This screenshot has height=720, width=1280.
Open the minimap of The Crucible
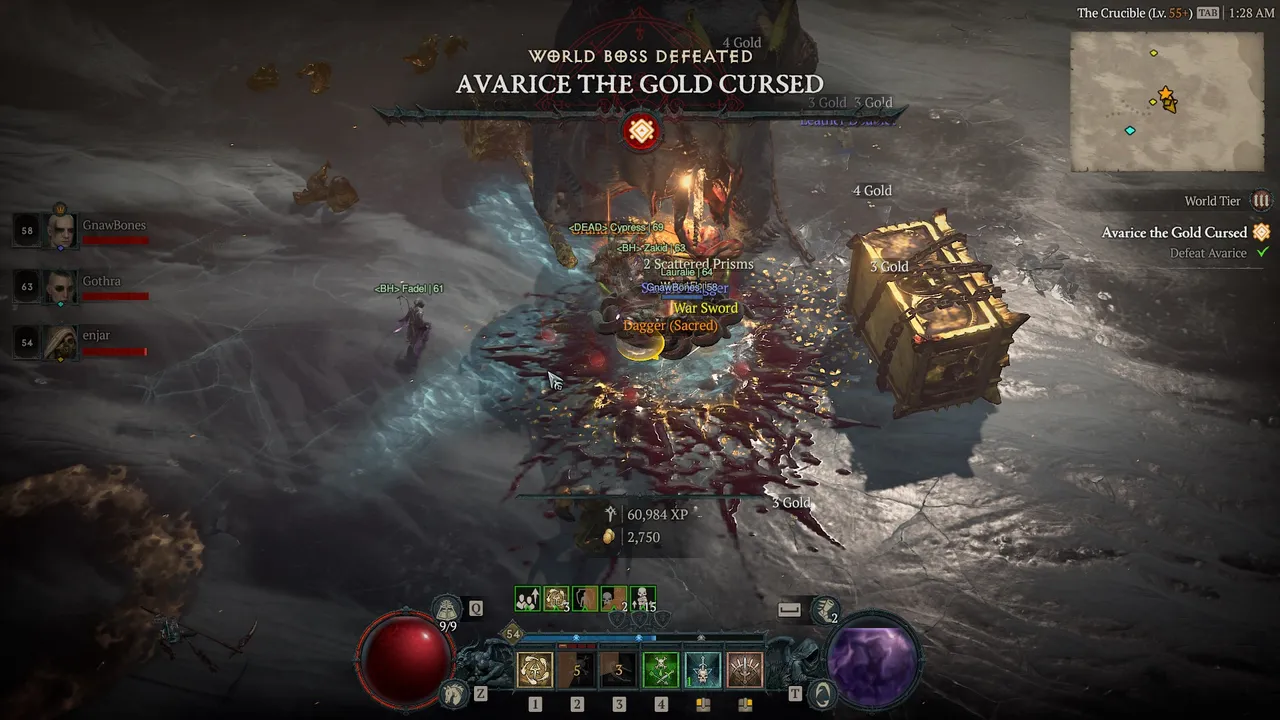point(1166,101)
